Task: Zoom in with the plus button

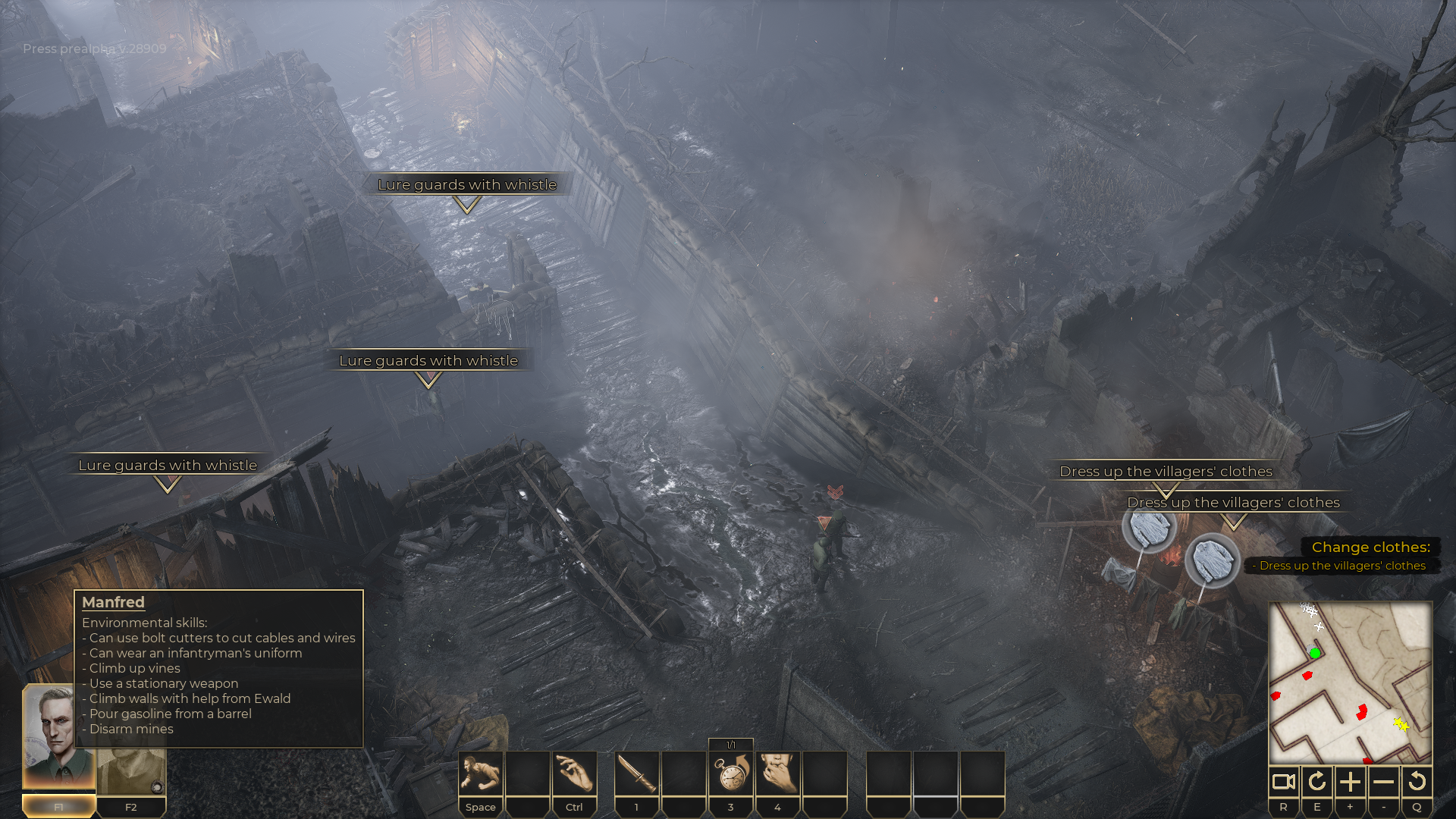Action: [x=1351, y=782]
